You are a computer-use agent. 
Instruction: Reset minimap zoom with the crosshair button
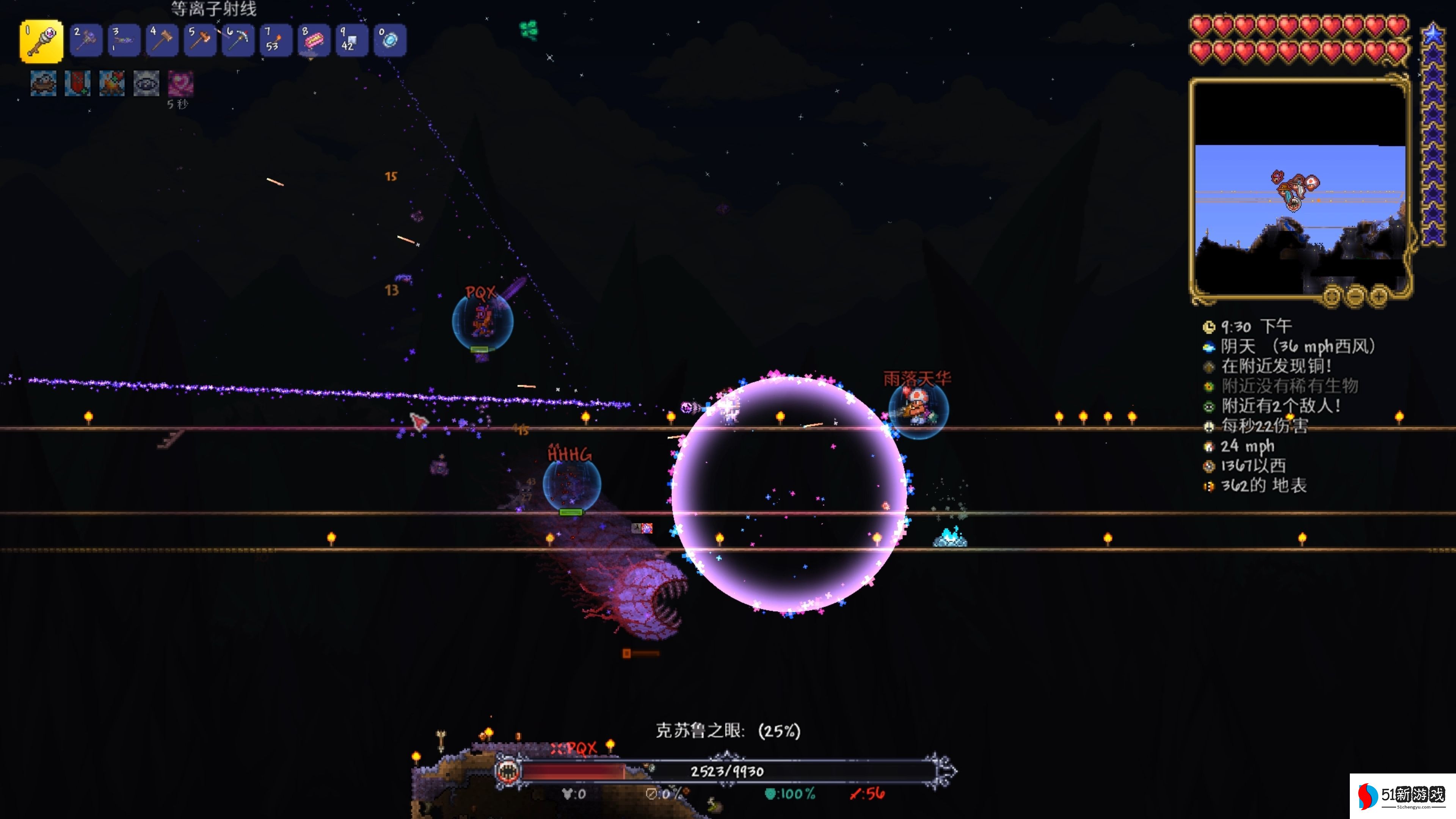click(1332, 296)
